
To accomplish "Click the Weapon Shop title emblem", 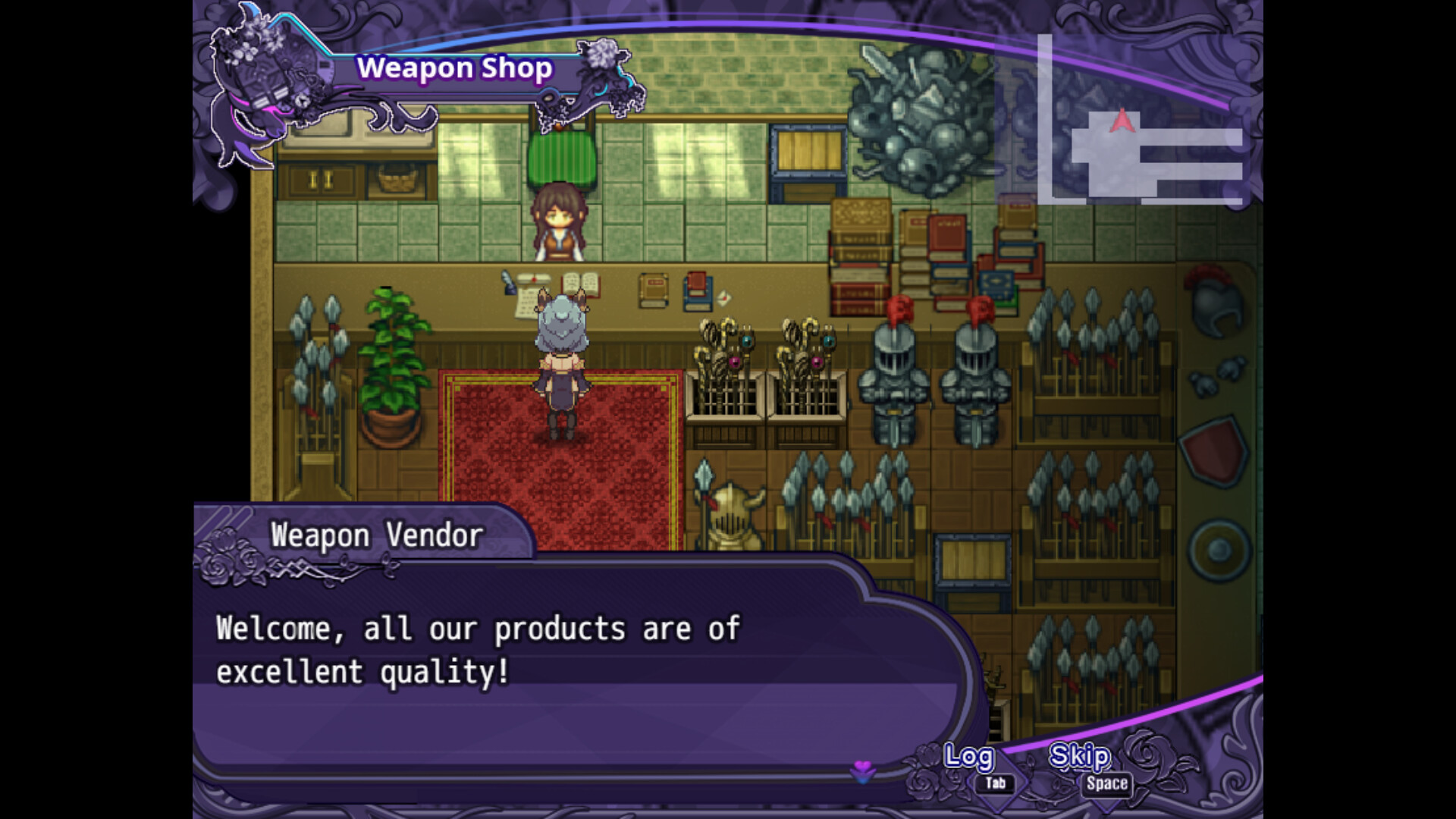I will tap(455, 68).
